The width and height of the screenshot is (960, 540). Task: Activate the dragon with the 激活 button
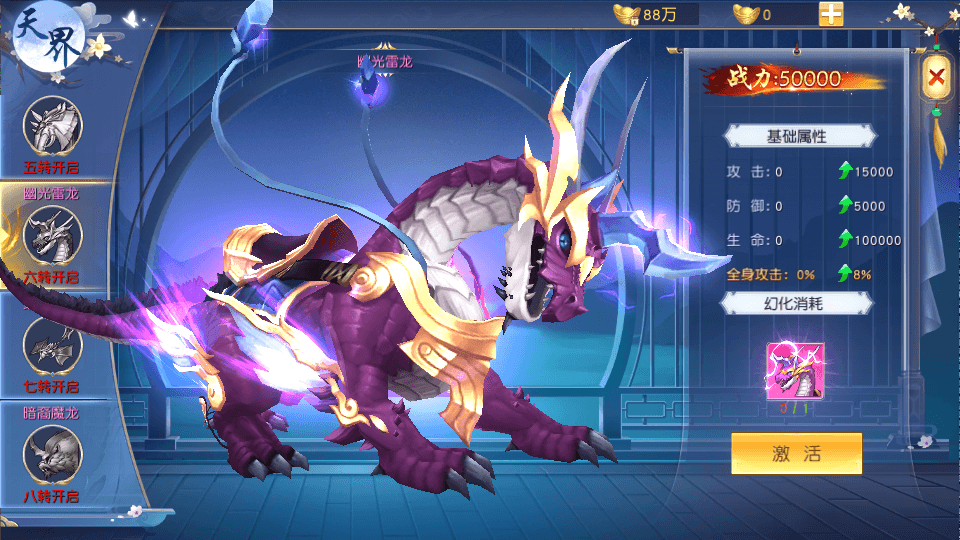[x=796, y=453]
